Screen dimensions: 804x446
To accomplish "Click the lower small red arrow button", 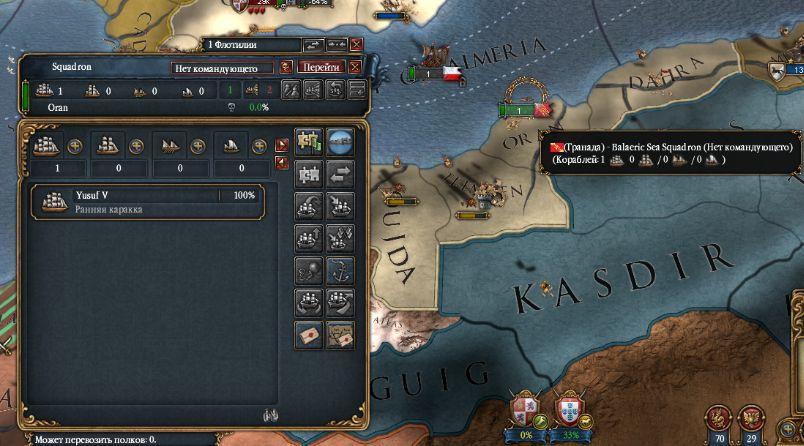I will tap(281, 160).
